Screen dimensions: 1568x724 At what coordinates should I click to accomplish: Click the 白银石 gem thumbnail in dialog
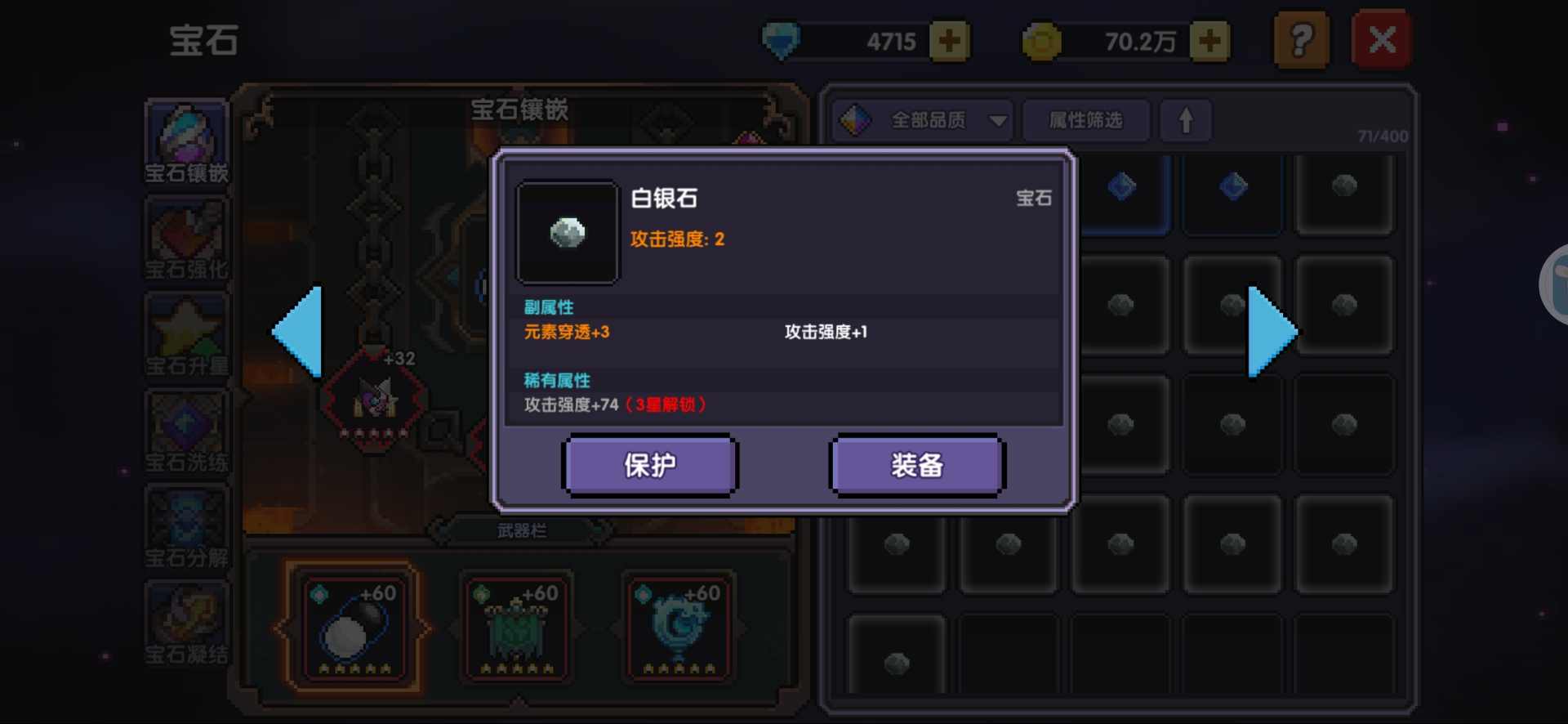[x=567, y=233]
